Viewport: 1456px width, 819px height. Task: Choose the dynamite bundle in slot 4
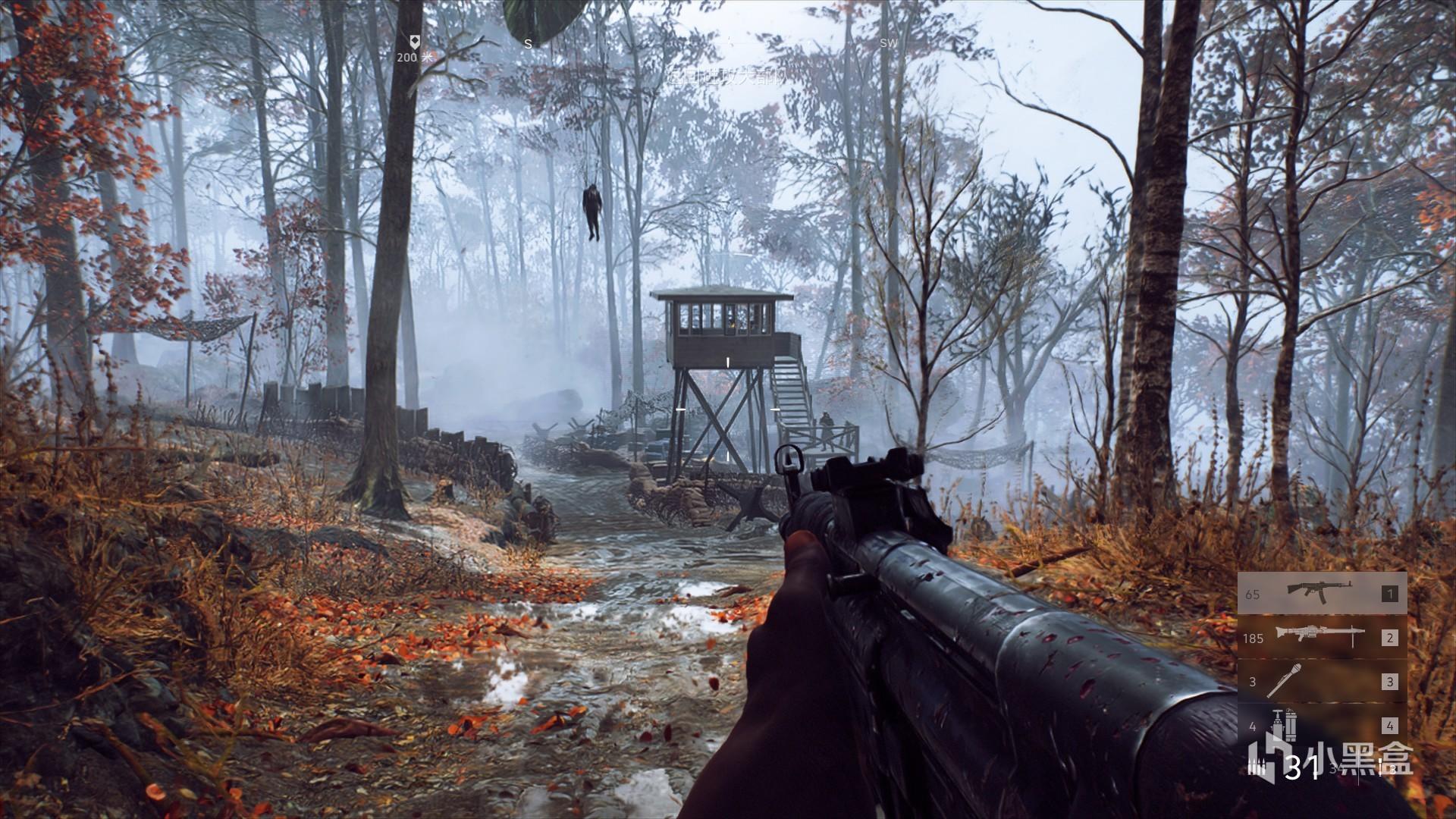tap(1322, 726)
